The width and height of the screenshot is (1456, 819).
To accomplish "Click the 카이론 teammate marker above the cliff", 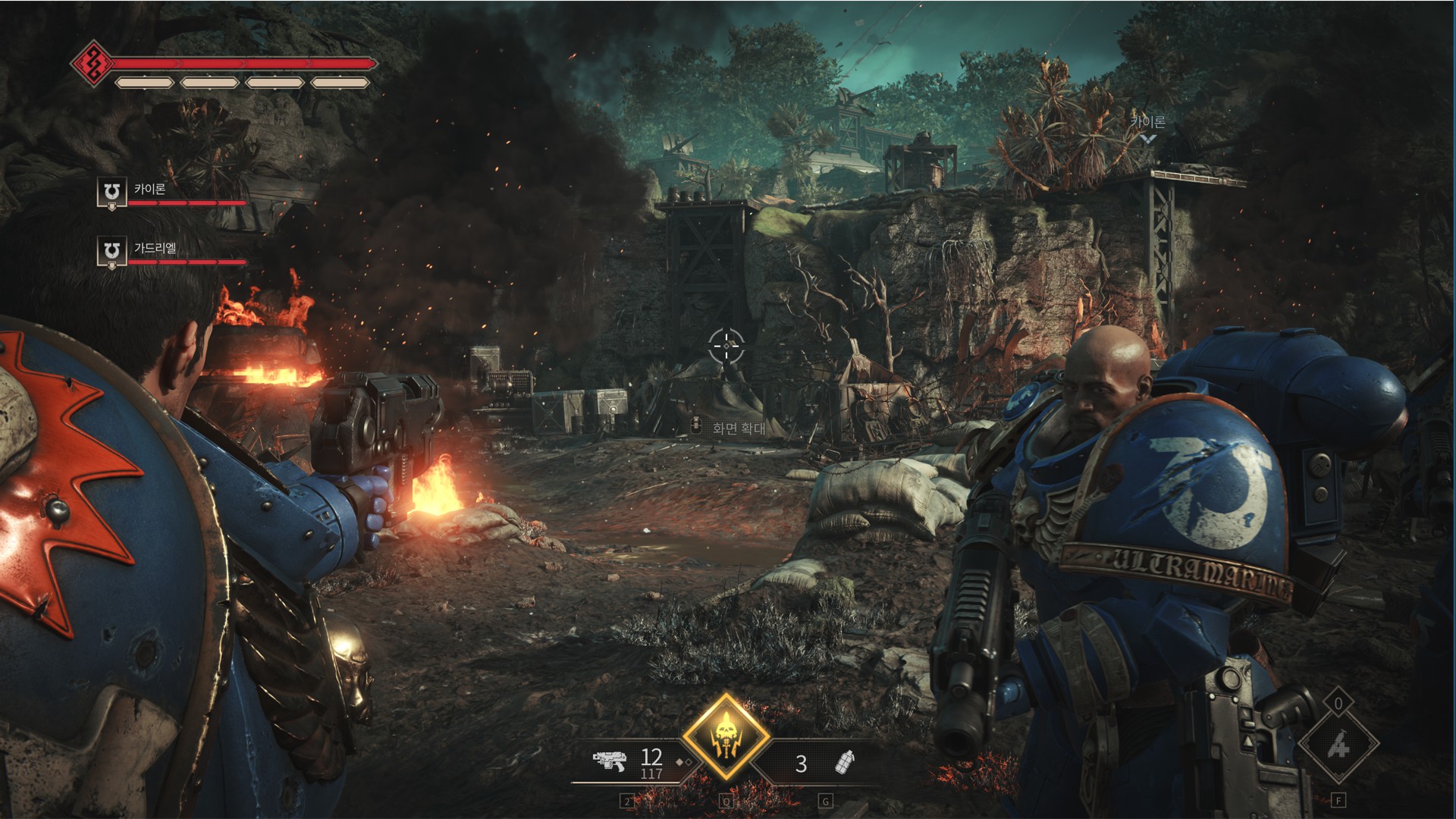I will point(1148,128).
